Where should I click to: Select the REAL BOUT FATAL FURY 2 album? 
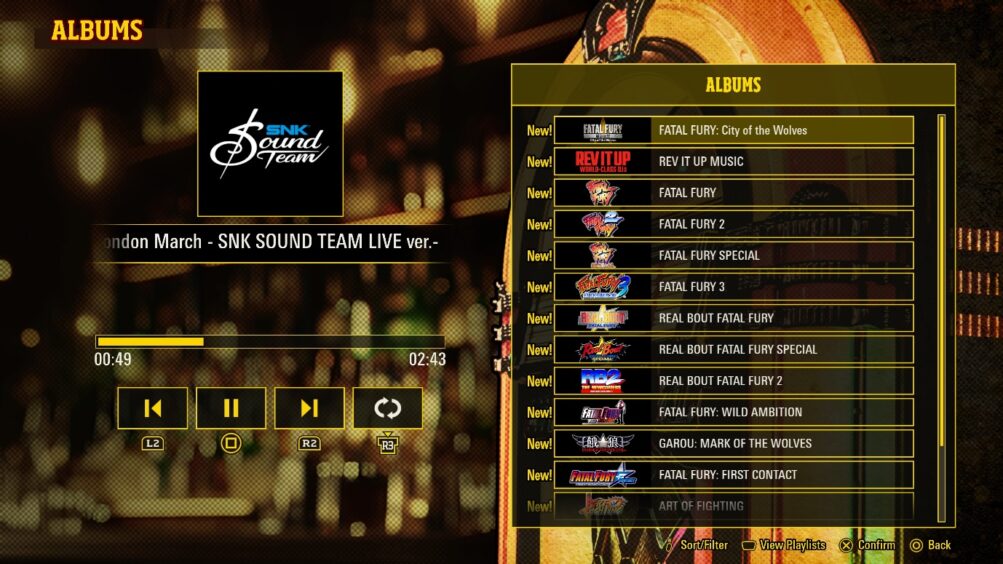click(x=733, y=381)
